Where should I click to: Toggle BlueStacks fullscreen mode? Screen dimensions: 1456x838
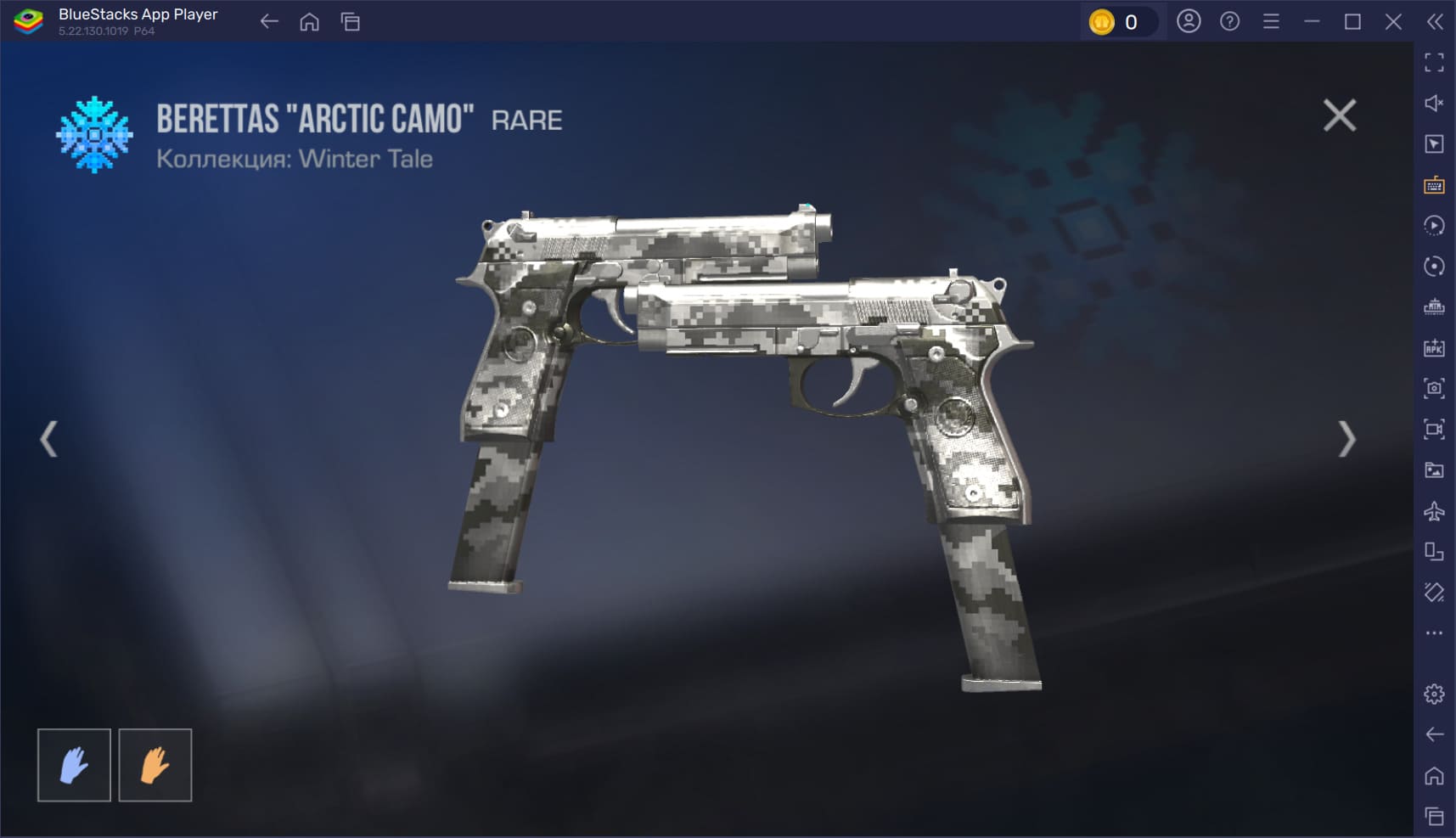tap(1434, 62)
